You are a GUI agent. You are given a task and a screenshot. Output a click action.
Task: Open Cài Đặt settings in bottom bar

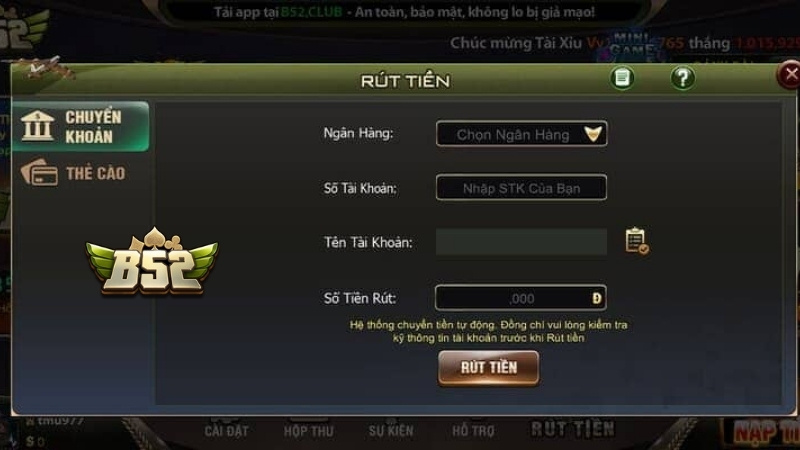226,431
